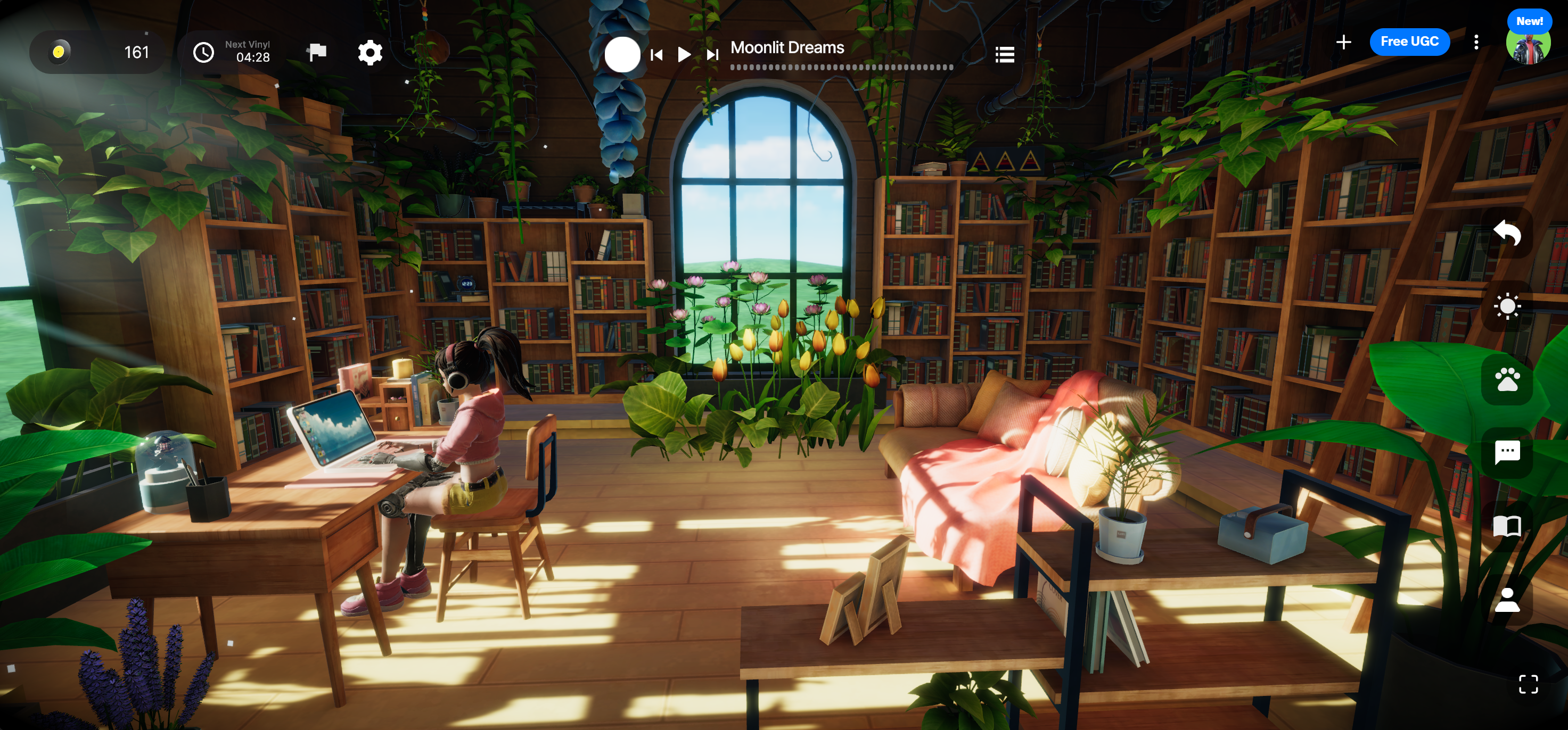Click the plus add button
This screenshot has height=730, width=1568.
click(1343, 42)
